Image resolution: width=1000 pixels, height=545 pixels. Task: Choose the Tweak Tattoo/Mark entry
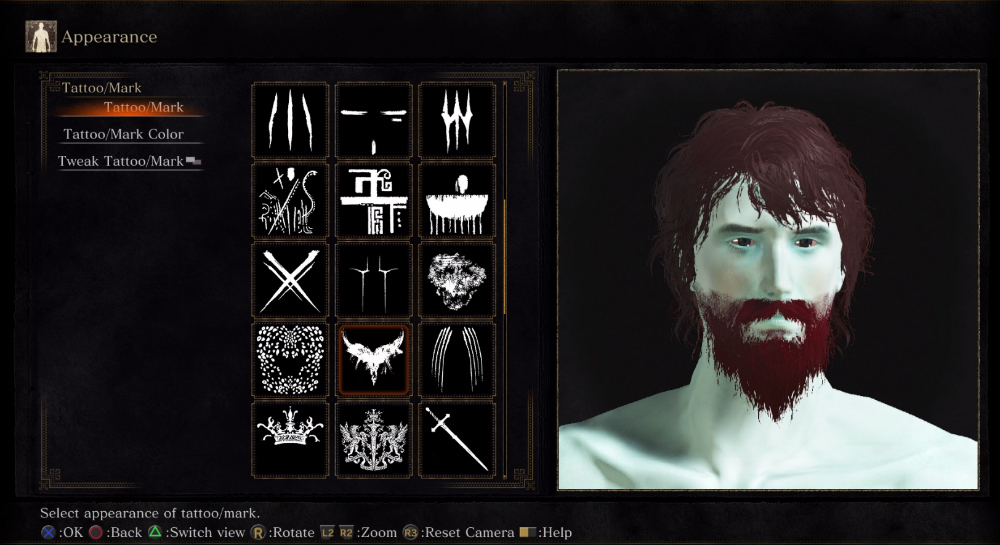(124, 161)
